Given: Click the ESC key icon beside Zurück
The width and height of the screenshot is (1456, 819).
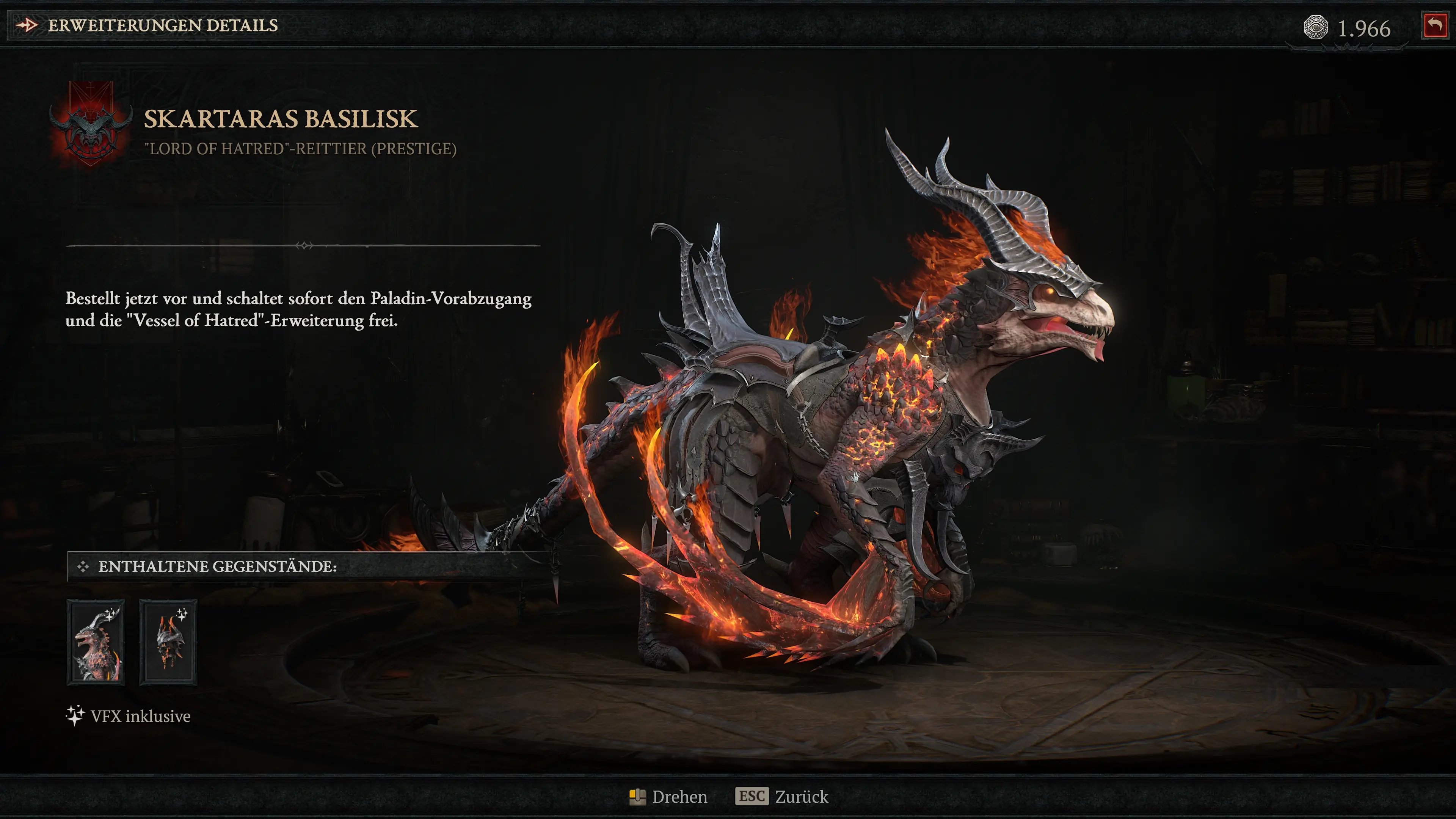Looking at the screenshot, I should (752, 796).
